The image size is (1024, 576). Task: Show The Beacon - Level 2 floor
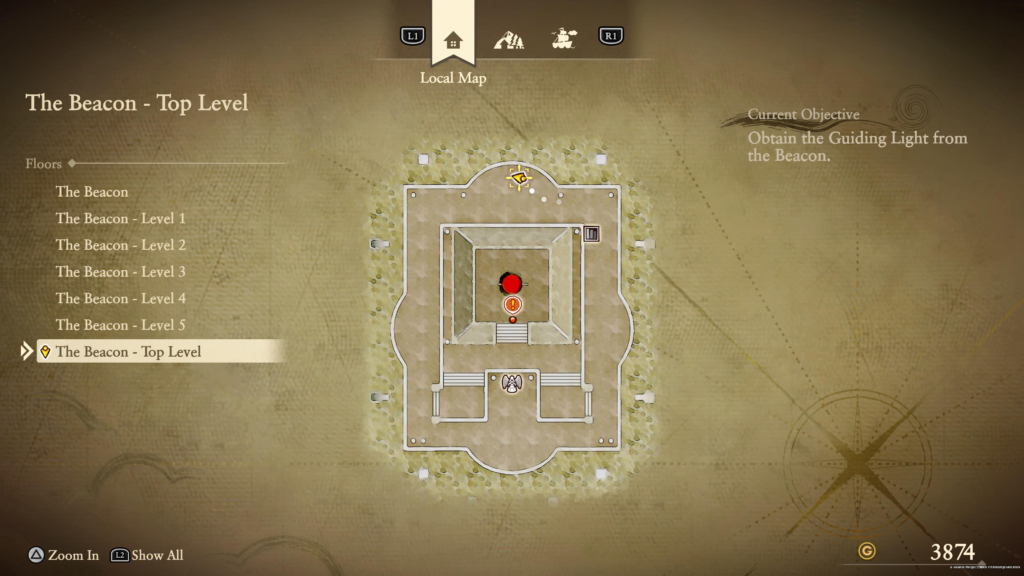click(x=121, y=245)
